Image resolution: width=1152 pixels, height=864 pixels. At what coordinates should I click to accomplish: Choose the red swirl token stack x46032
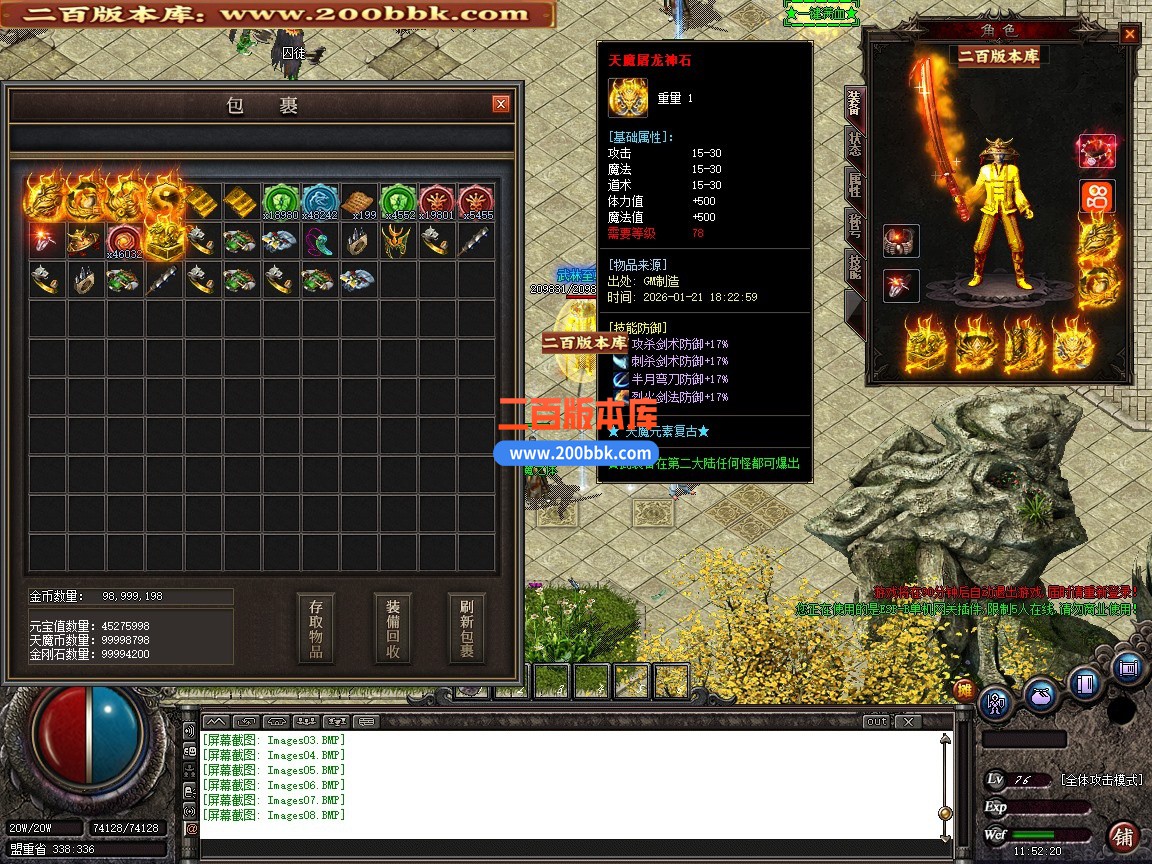(x=125, y=241)
